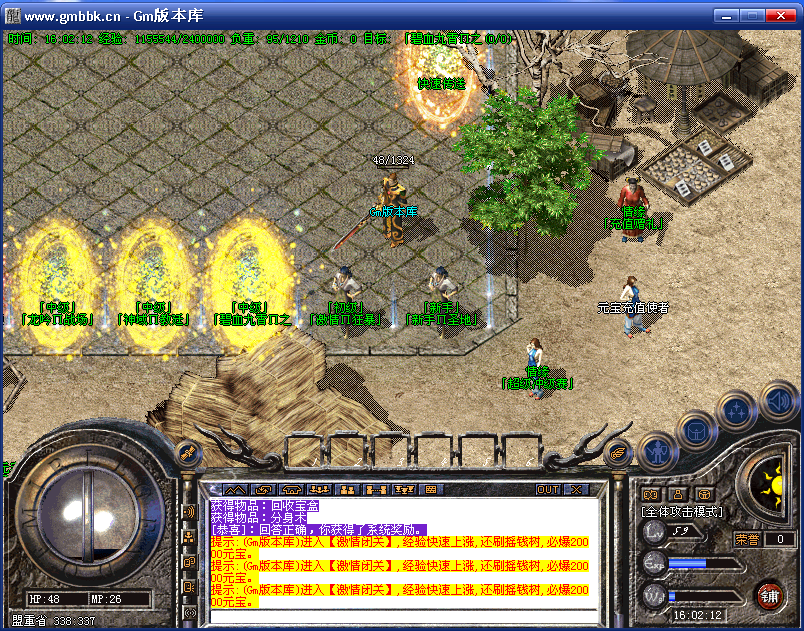Open the skills panel (sparkle stars icon)
This screenshot has height=631, width=804.
[738, 409]
